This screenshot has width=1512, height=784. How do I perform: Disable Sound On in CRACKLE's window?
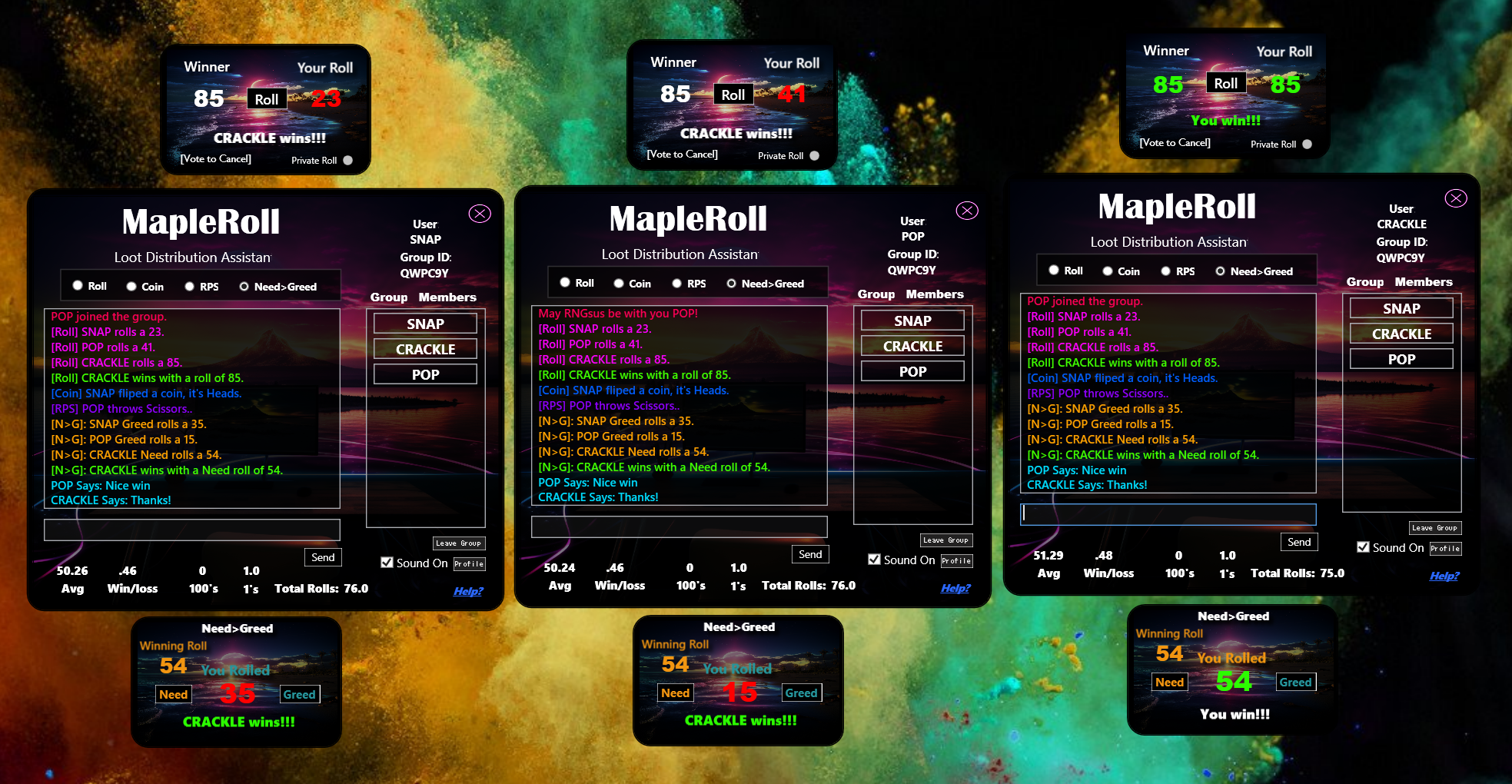[x=1364, y=547]
